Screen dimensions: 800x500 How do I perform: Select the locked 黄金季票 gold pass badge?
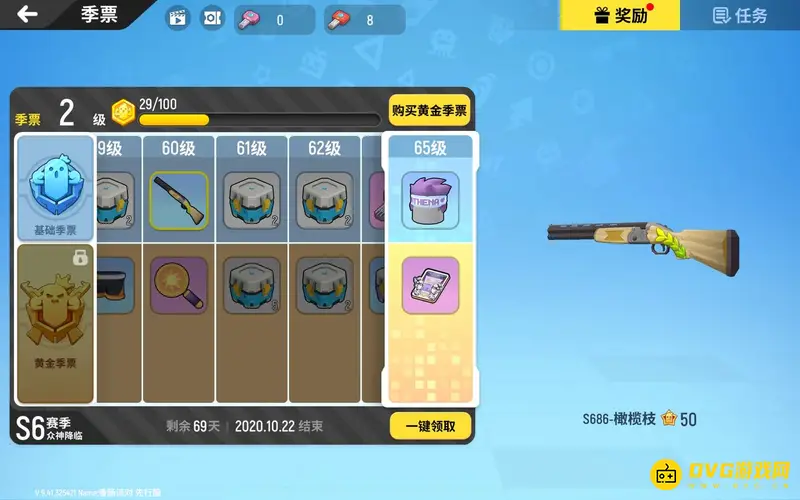click(55, 320)
